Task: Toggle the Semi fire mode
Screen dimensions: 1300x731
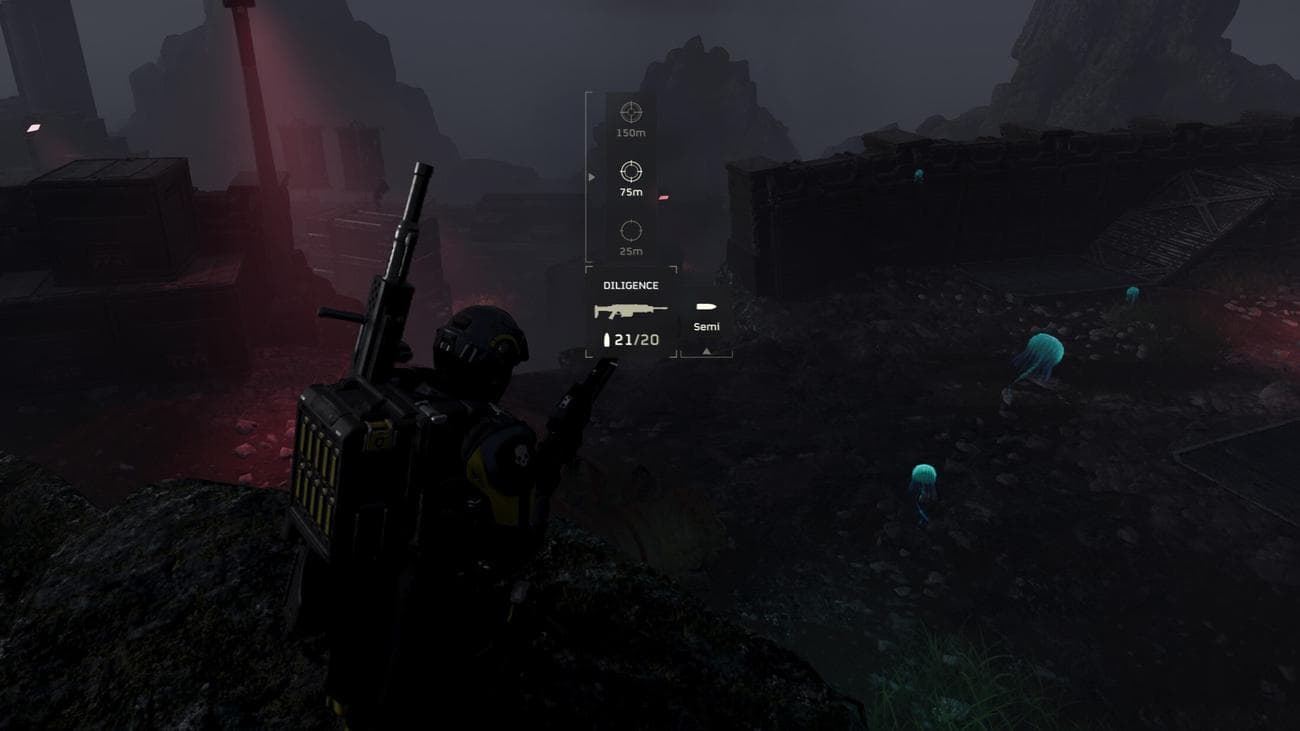Action: (x=705, y=325)
